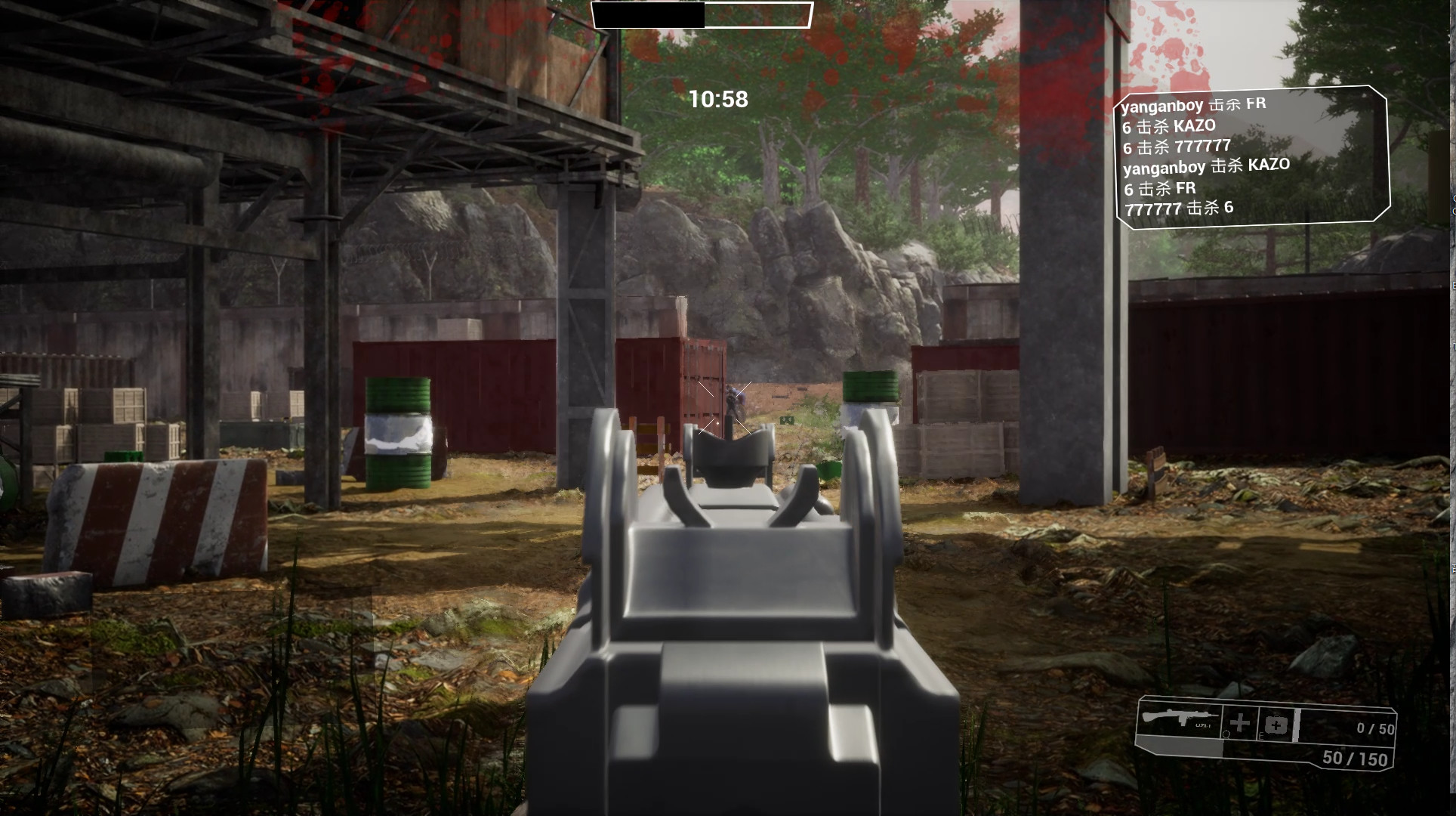Click the grenade plus icon bound to Q
Viewport: 1456px width, 816px height.
(x=1240, y=723)
